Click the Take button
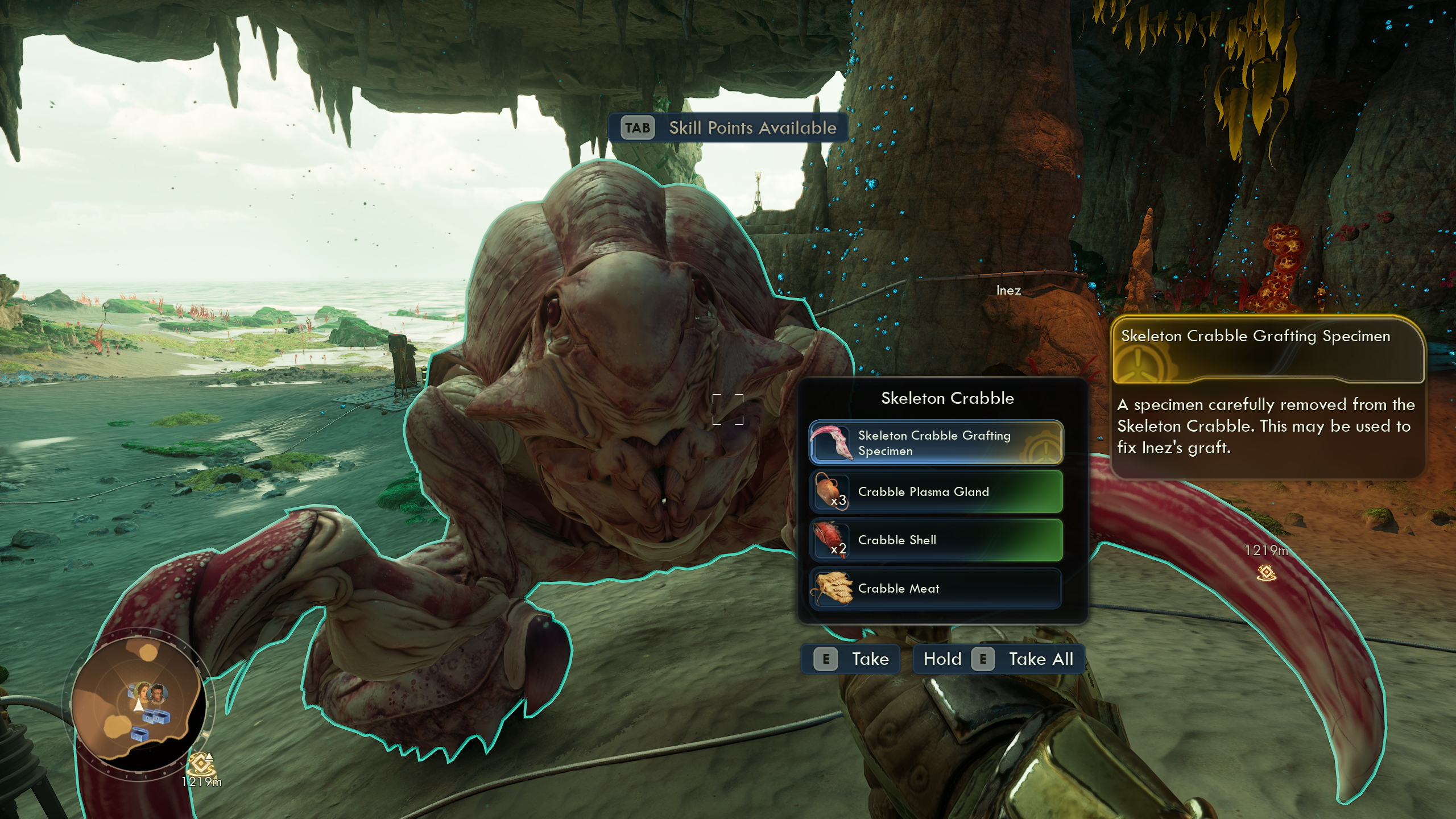The width and height of the screenshot is (1456, 819). [851, 659]
